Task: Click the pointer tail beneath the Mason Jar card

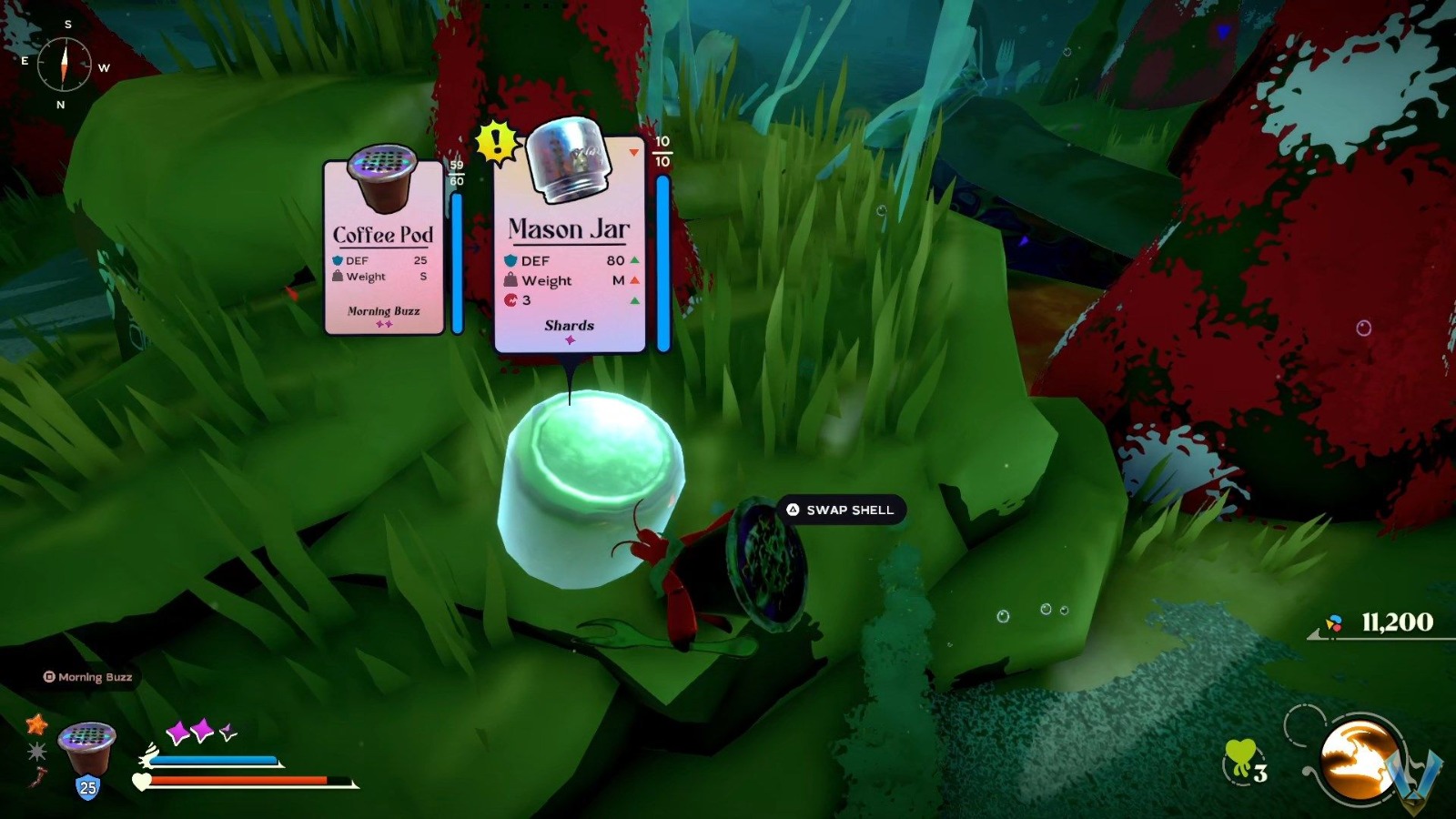Action: click(570, 373)
